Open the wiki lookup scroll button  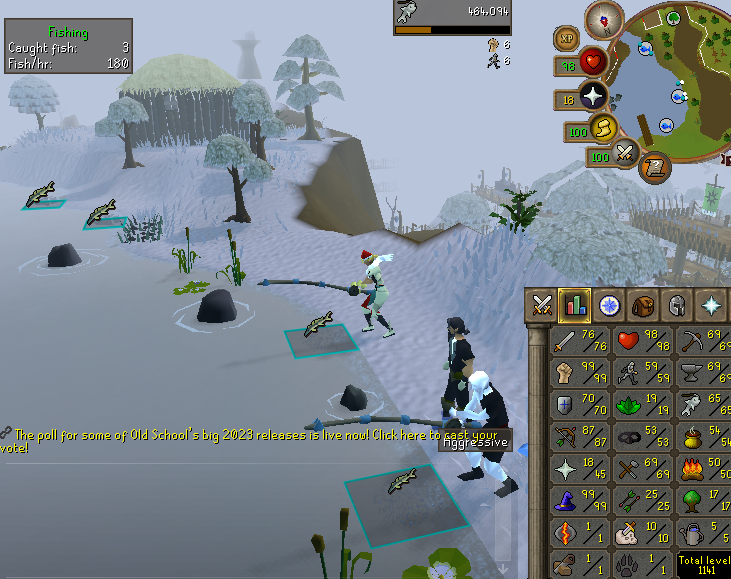click(x=655, y=167)
